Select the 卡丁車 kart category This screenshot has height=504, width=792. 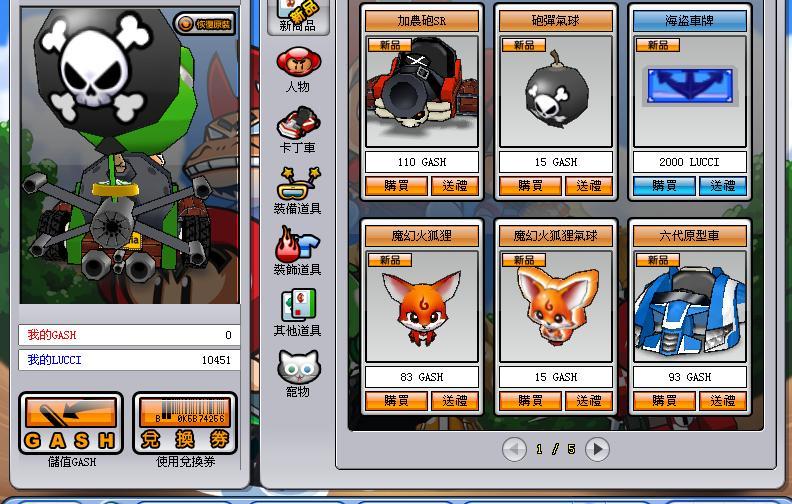point(298,130)
